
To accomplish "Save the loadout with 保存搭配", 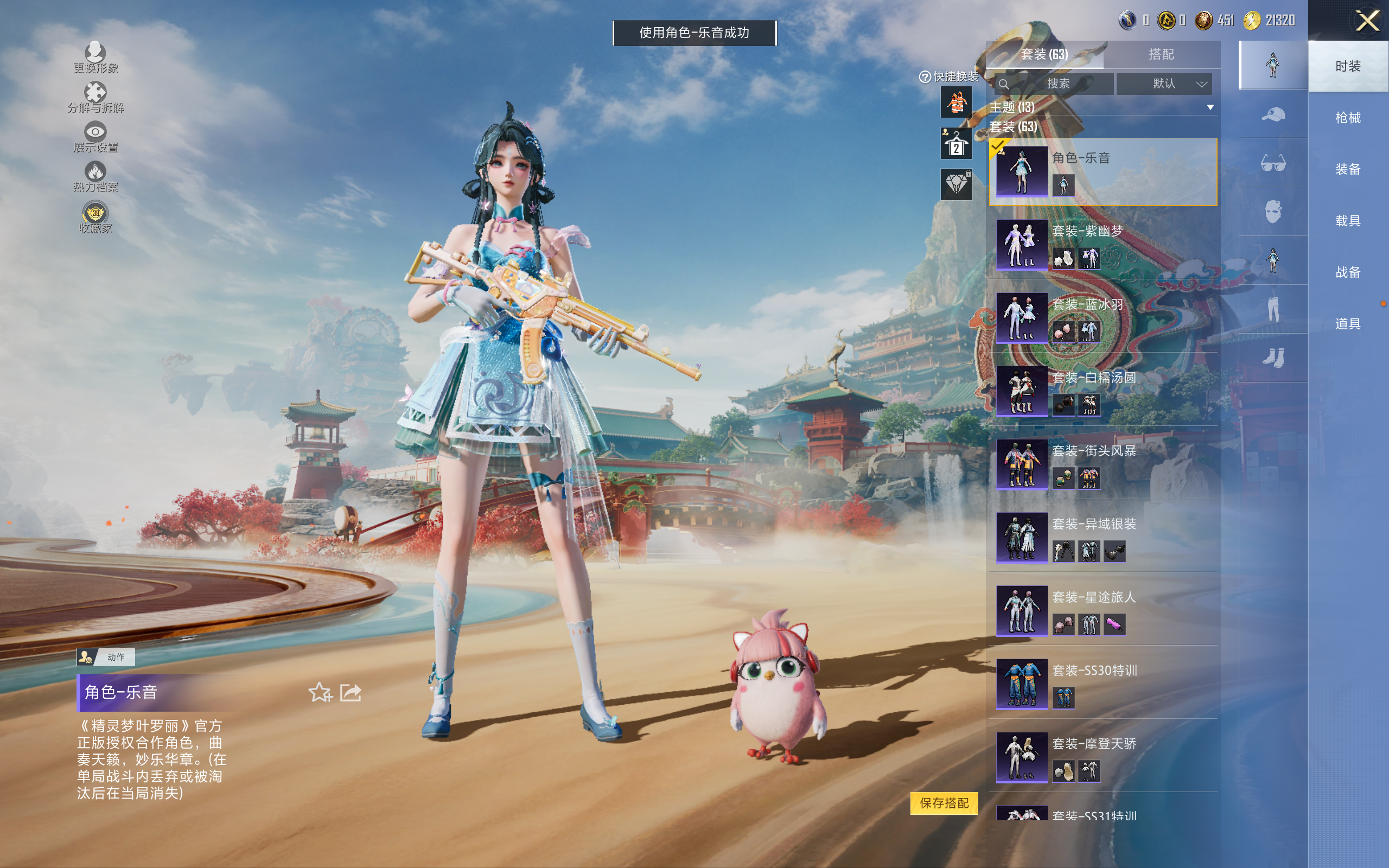I will pos(944,802).
